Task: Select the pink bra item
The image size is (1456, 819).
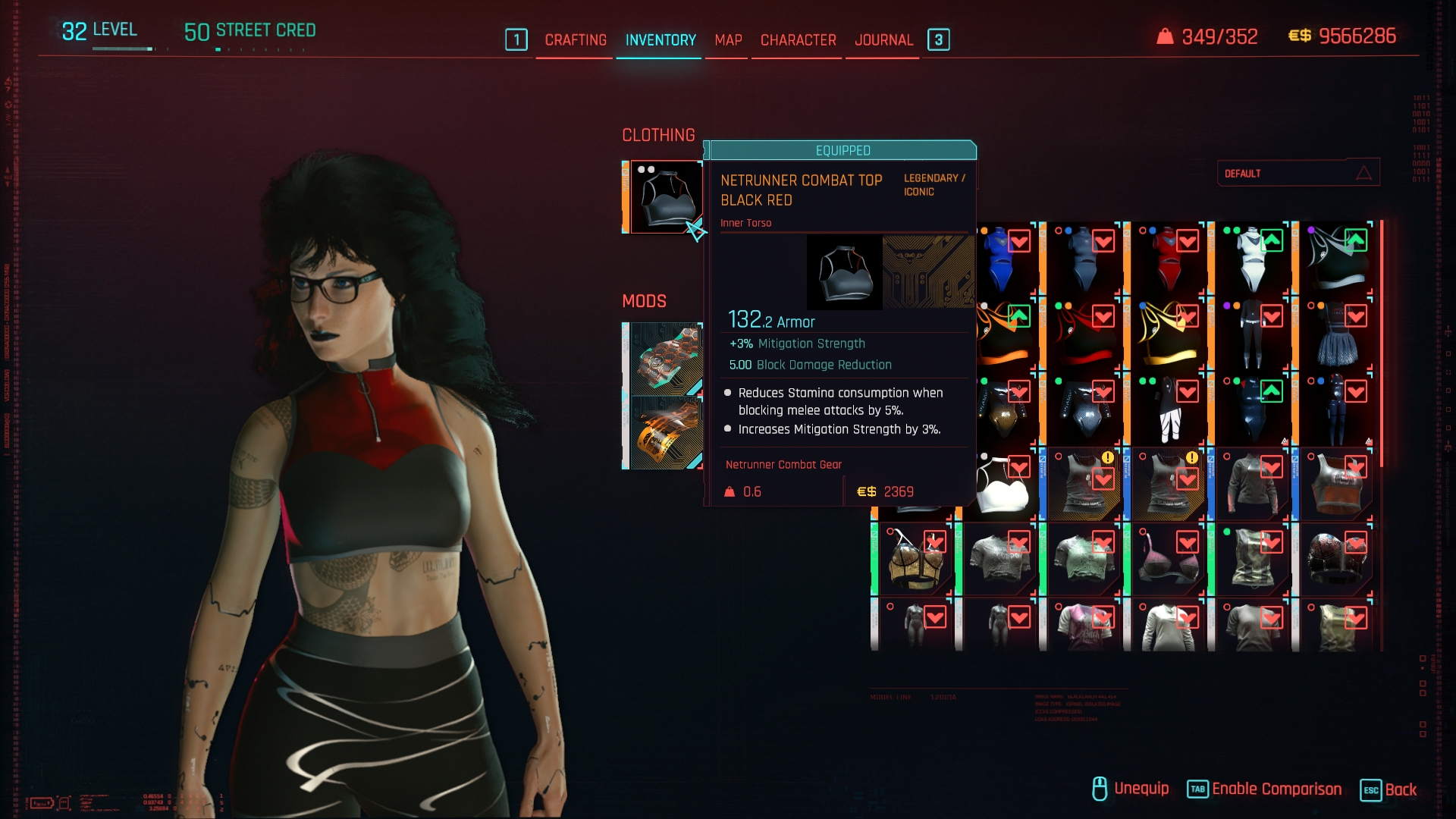Action: [1169, 560]
